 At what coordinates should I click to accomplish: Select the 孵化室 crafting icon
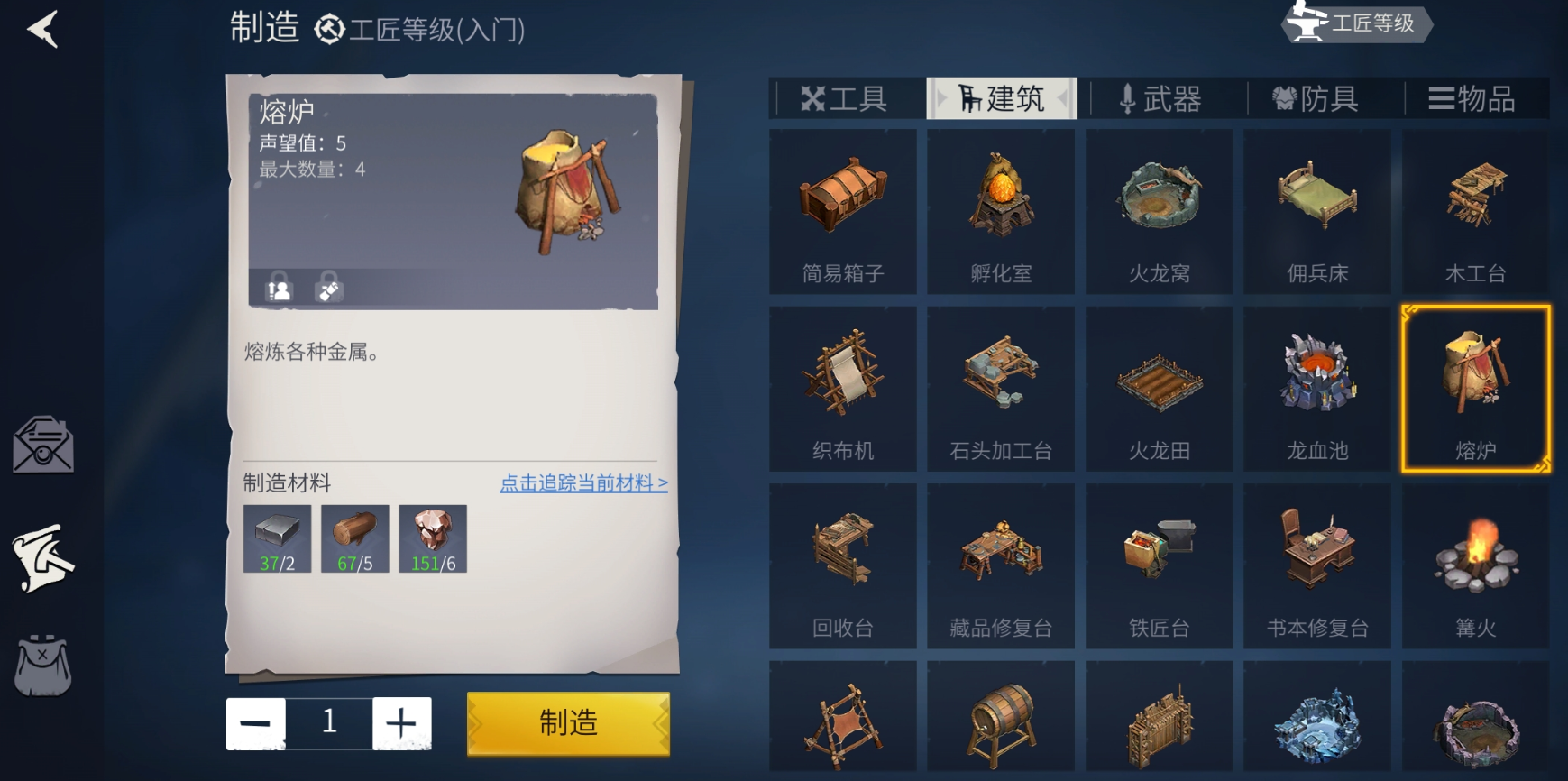[999, 207]
